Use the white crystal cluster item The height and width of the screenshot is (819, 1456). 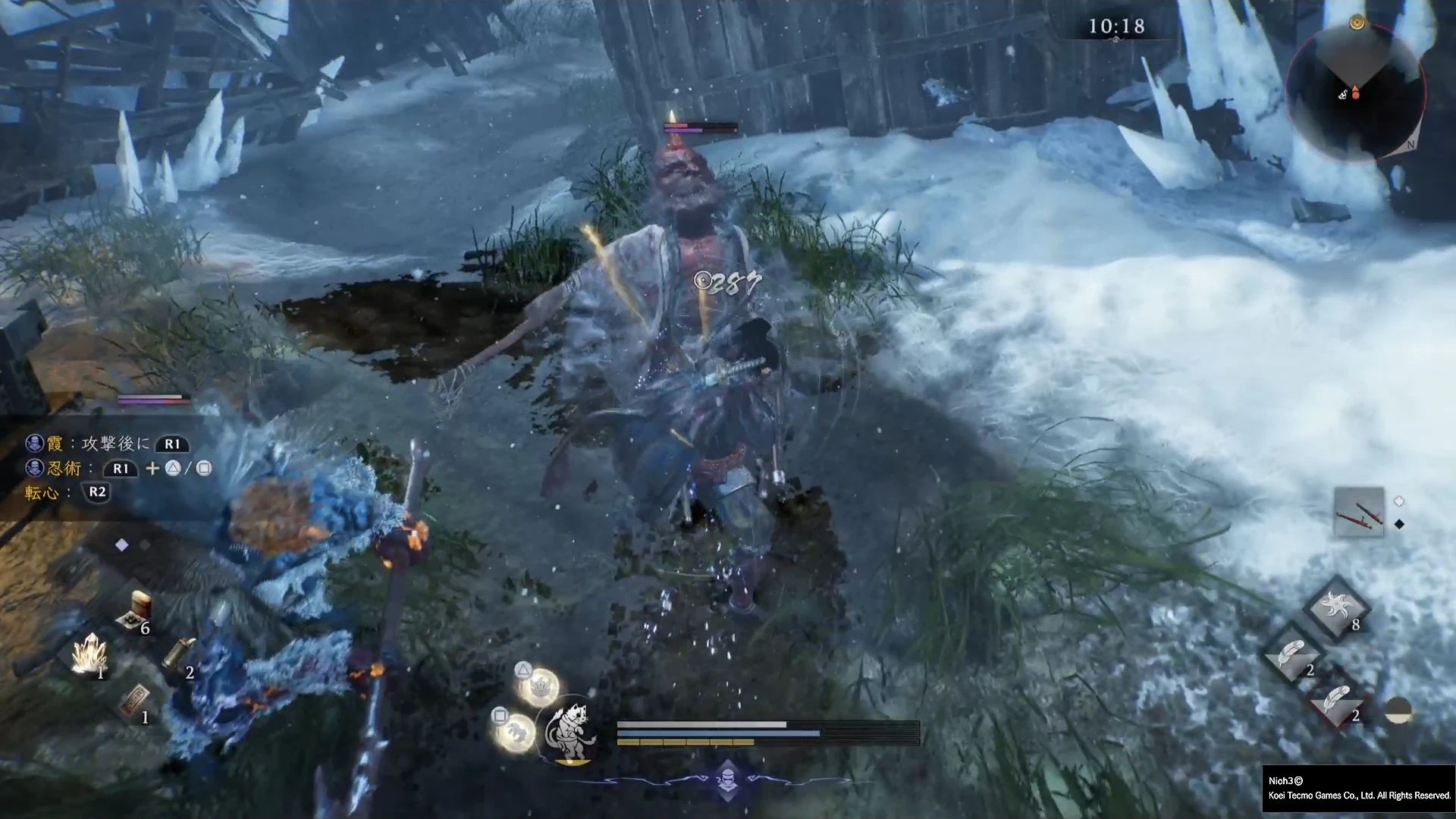point(89,654)
